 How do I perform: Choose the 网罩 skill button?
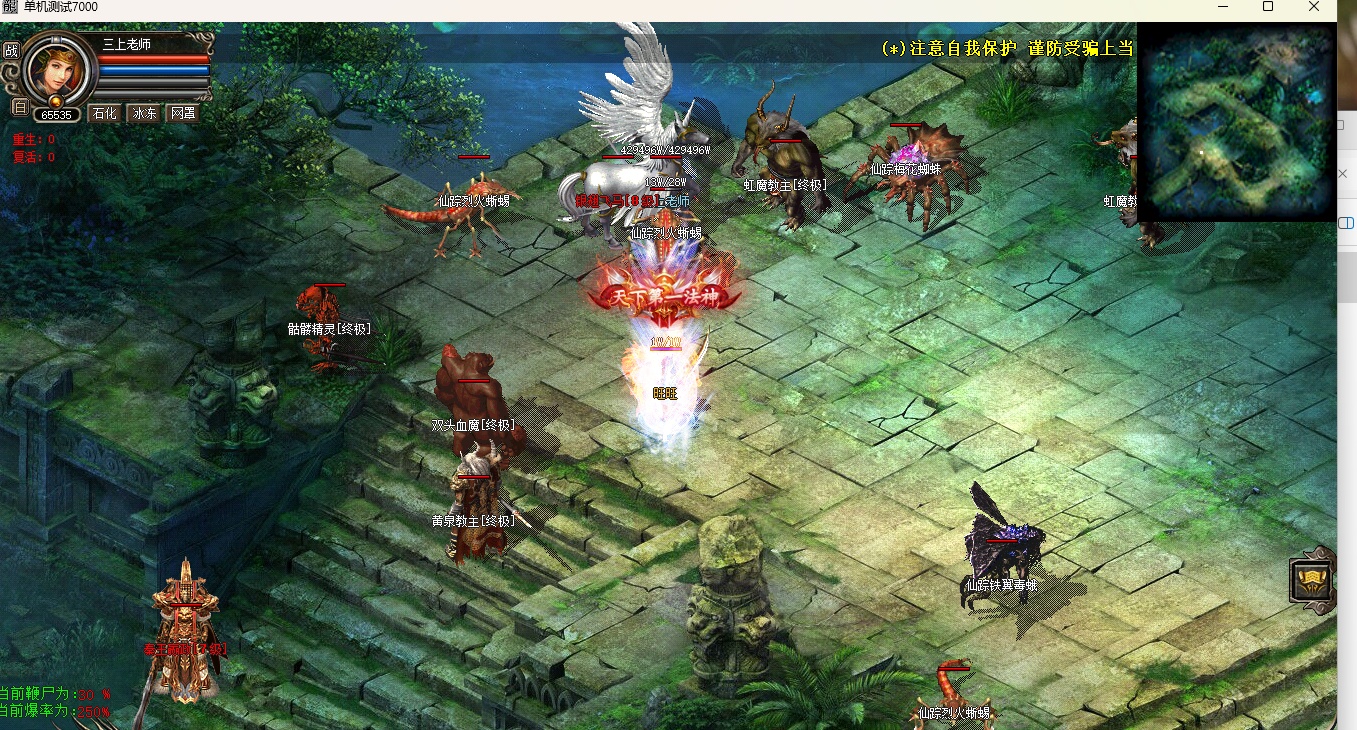[182, 114]
